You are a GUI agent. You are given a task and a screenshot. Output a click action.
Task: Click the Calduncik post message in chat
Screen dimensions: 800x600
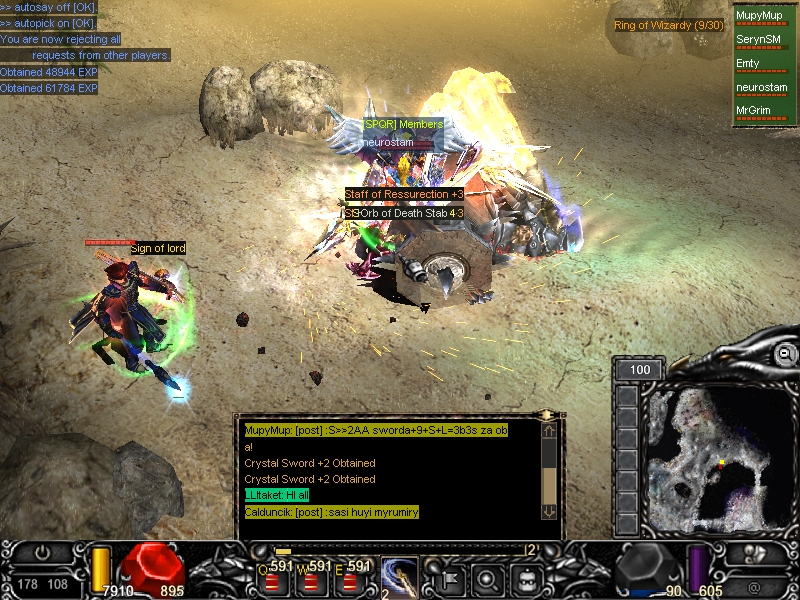click(x=331, y=512)
